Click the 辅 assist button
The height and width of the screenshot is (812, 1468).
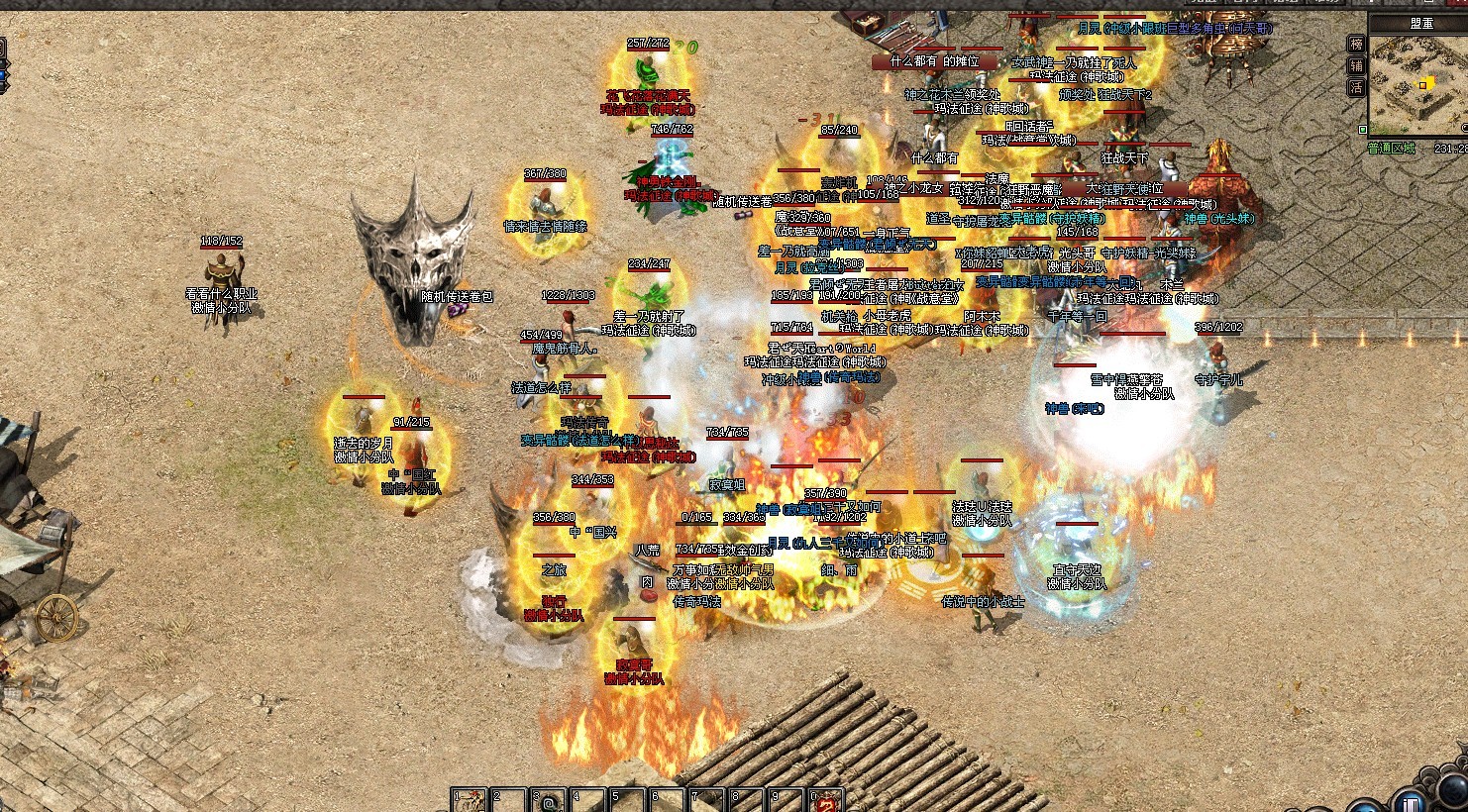1356,65
